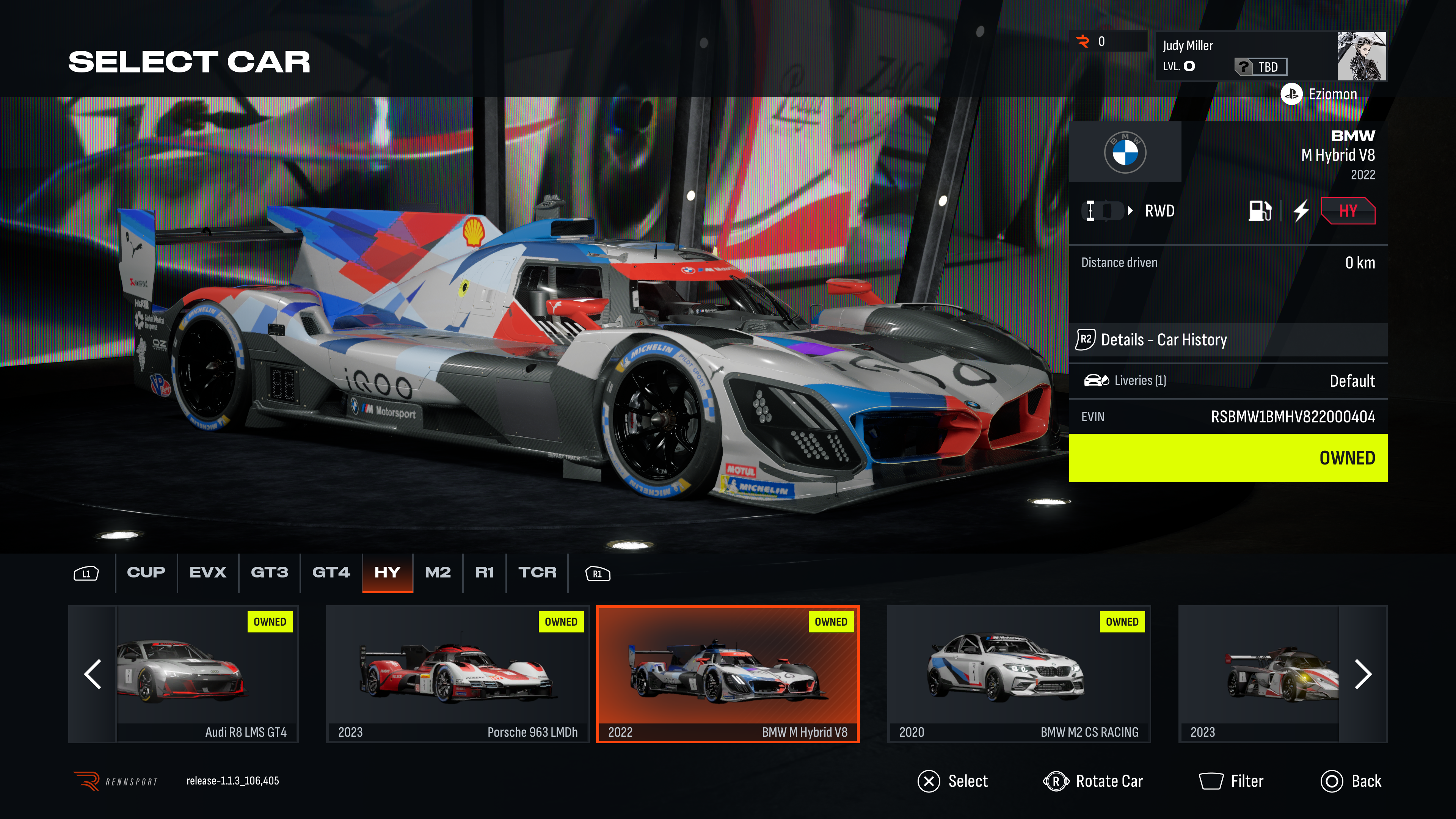
Task: Click the yellow OWNED button
Action: tap(1228, 458)
